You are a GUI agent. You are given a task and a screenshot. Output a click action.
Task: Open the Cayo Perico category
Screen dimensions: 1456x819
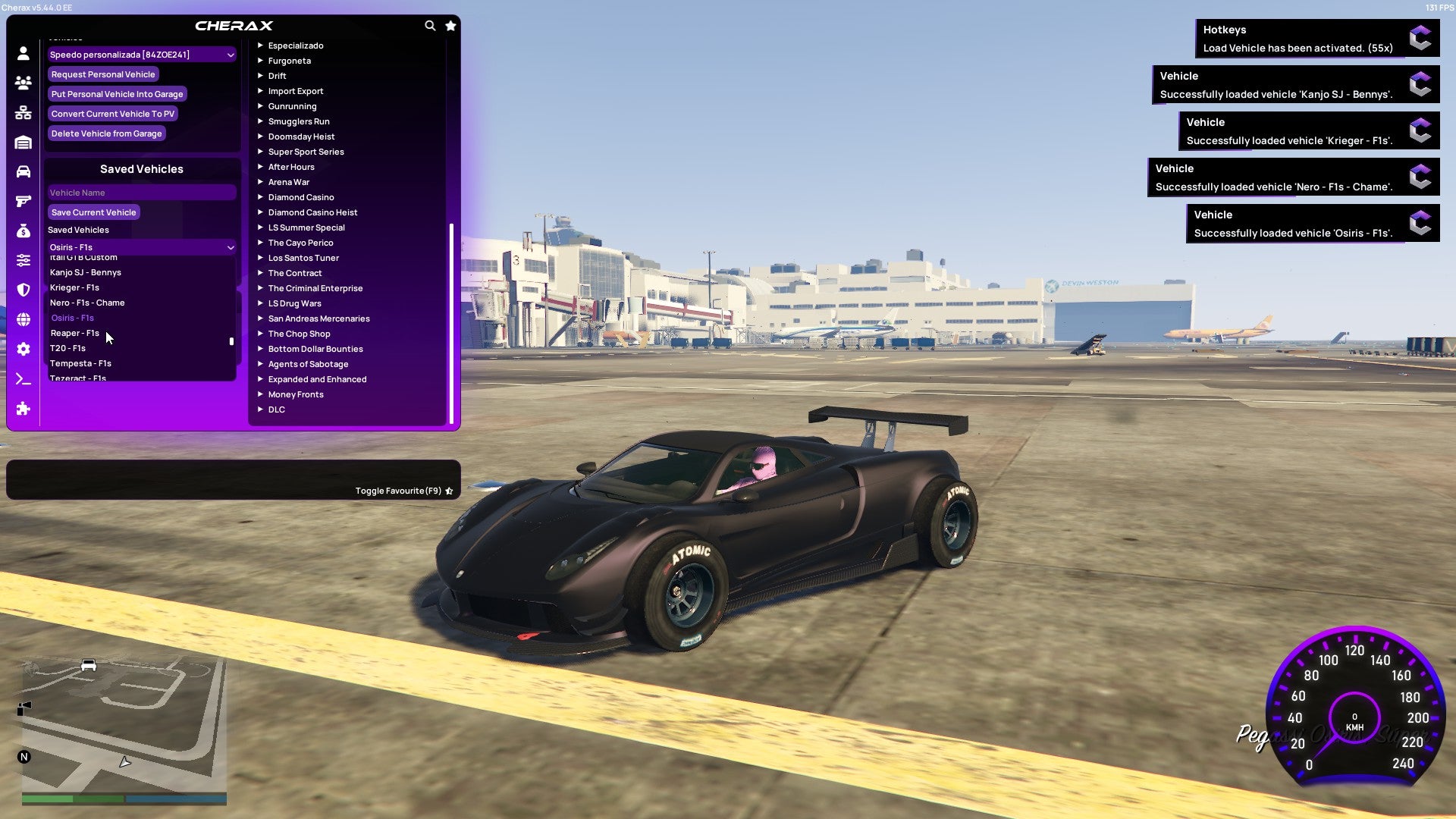click(300, 242)
